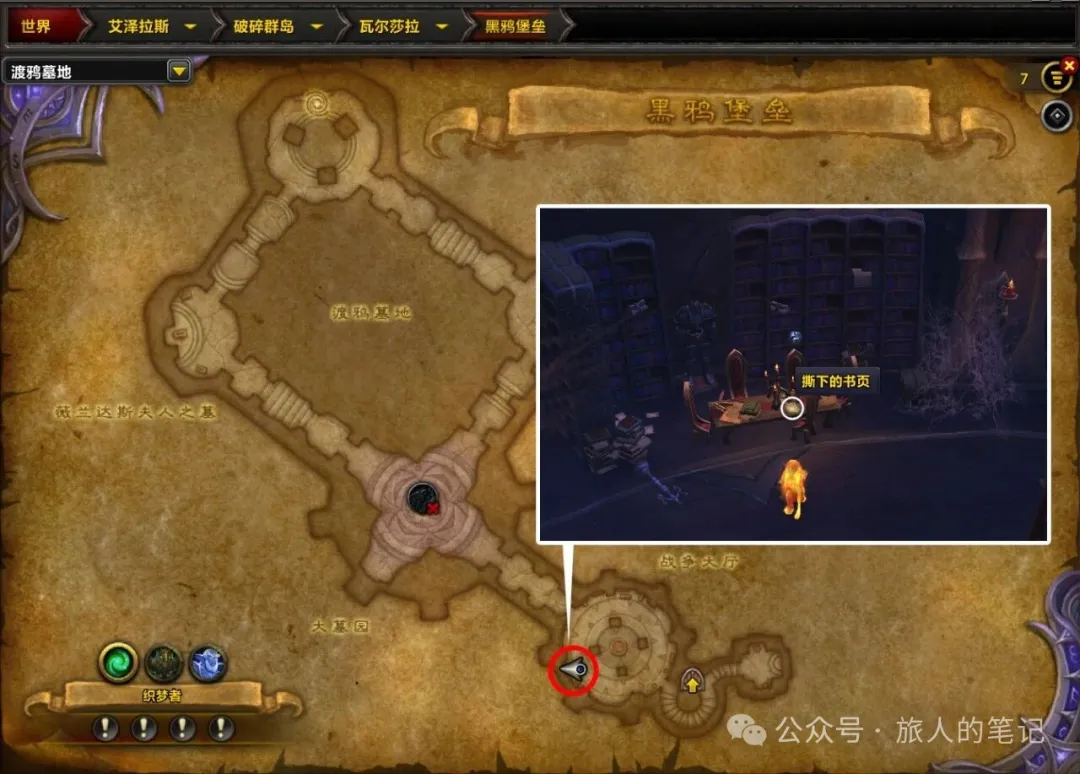
Task: Select the dark green middle 织梦者 icon
Action: pos(164,662)
